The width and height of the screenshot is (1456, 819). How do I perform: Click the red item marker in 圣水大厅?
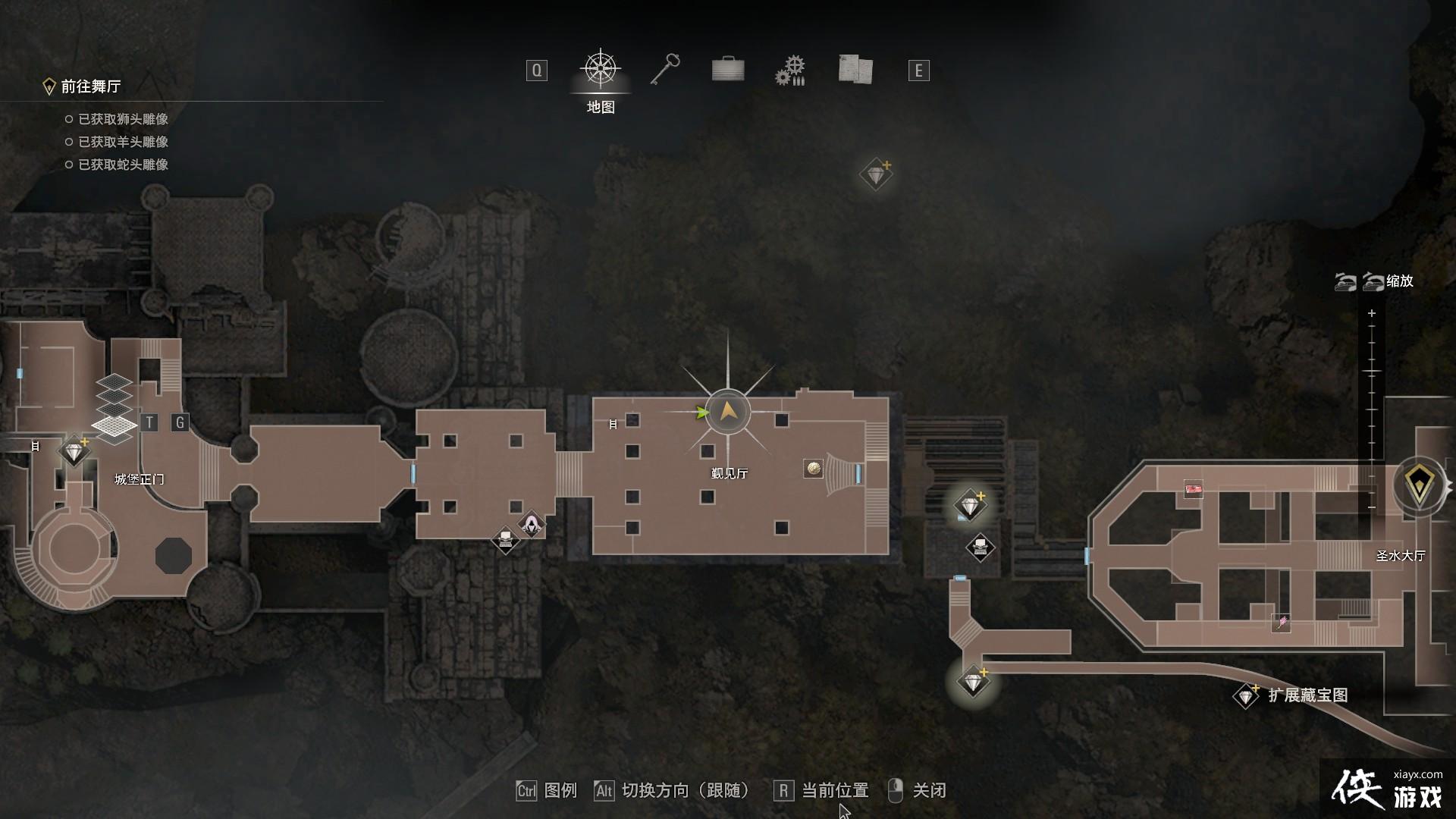[1193, 489]
